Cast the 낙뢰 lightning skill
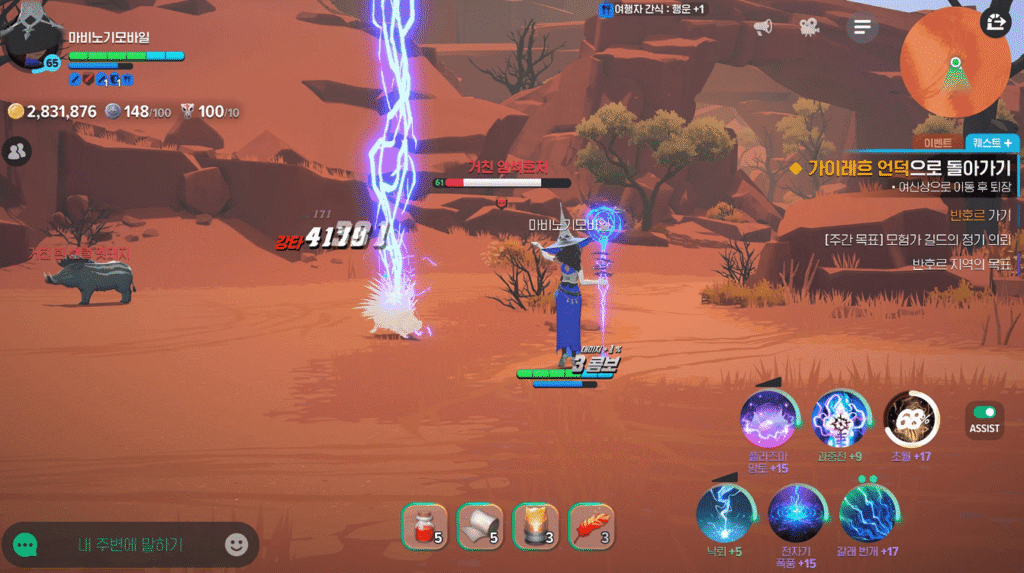 (723, 512)
